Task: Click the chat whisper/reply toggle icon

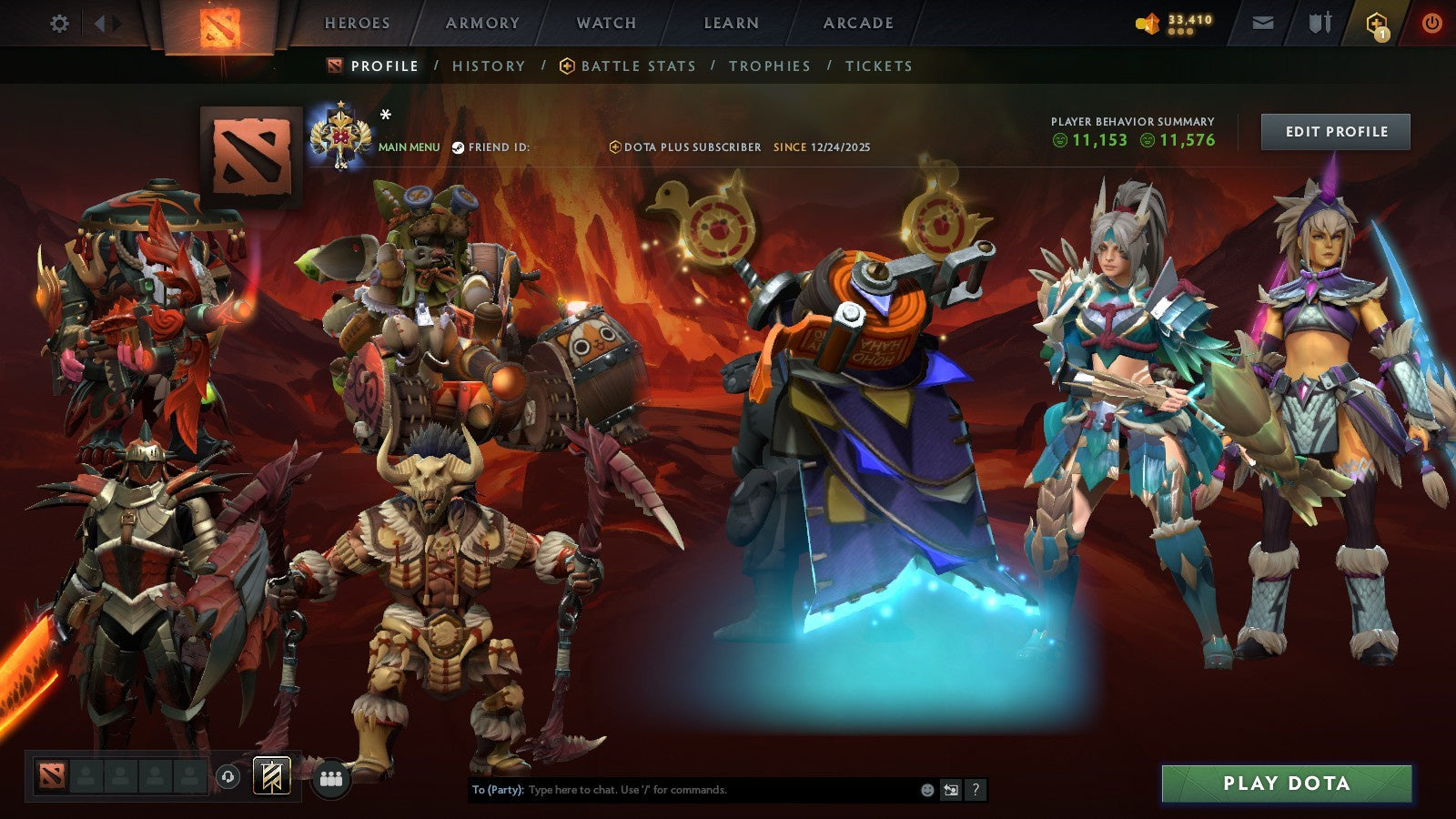Action: [952, 791]
